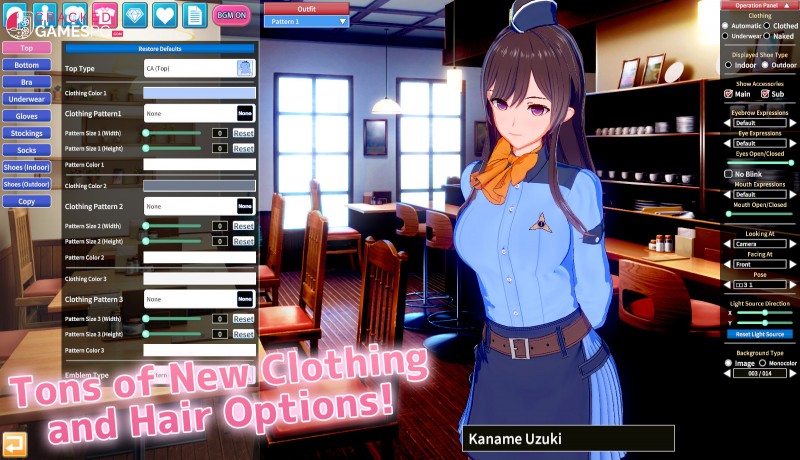Screen dimensions: 800x460
Task: Click Reset Light Source button
Action: click(760, 334)
